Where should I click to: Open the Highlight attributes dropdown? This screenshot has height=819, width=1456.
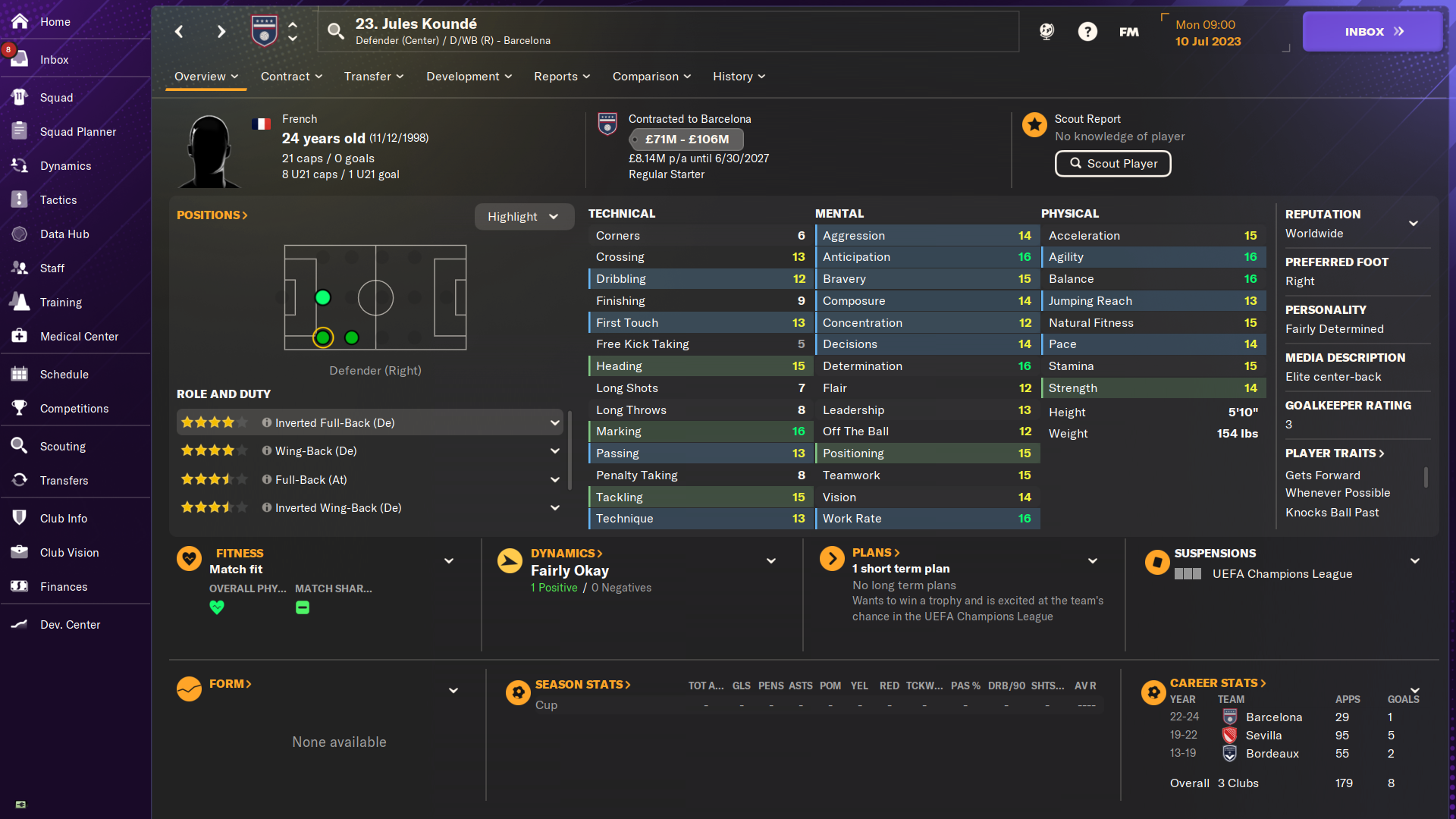click(x=523, y=217)
